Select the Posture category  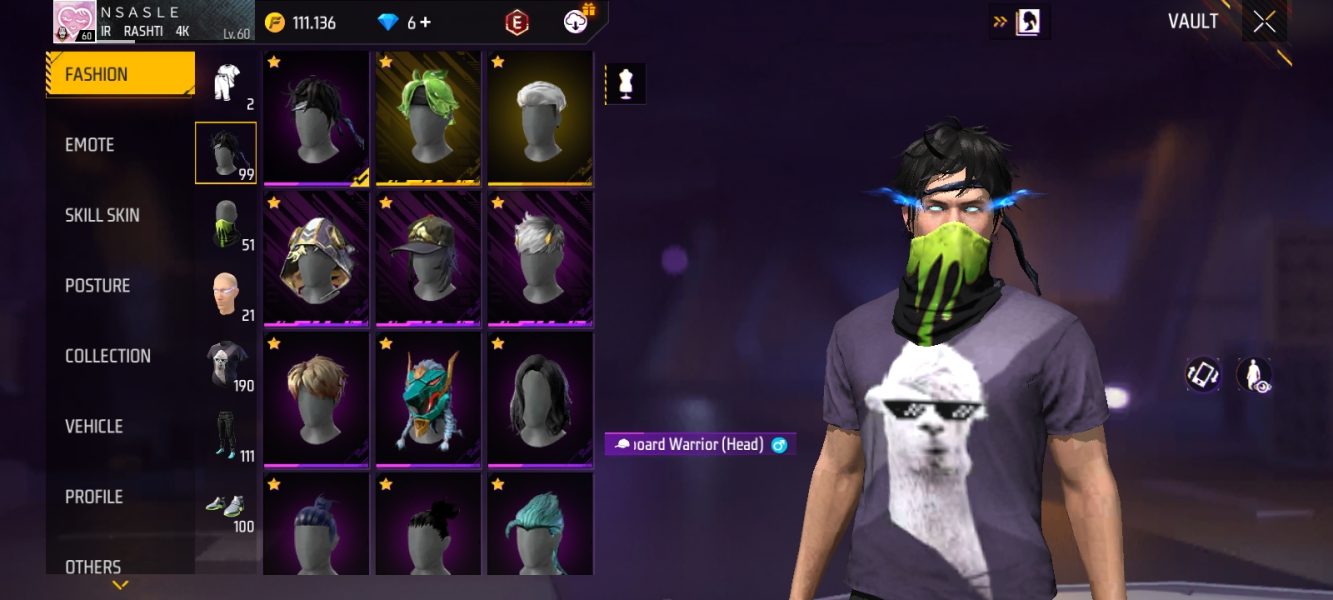tap(97, 286)
